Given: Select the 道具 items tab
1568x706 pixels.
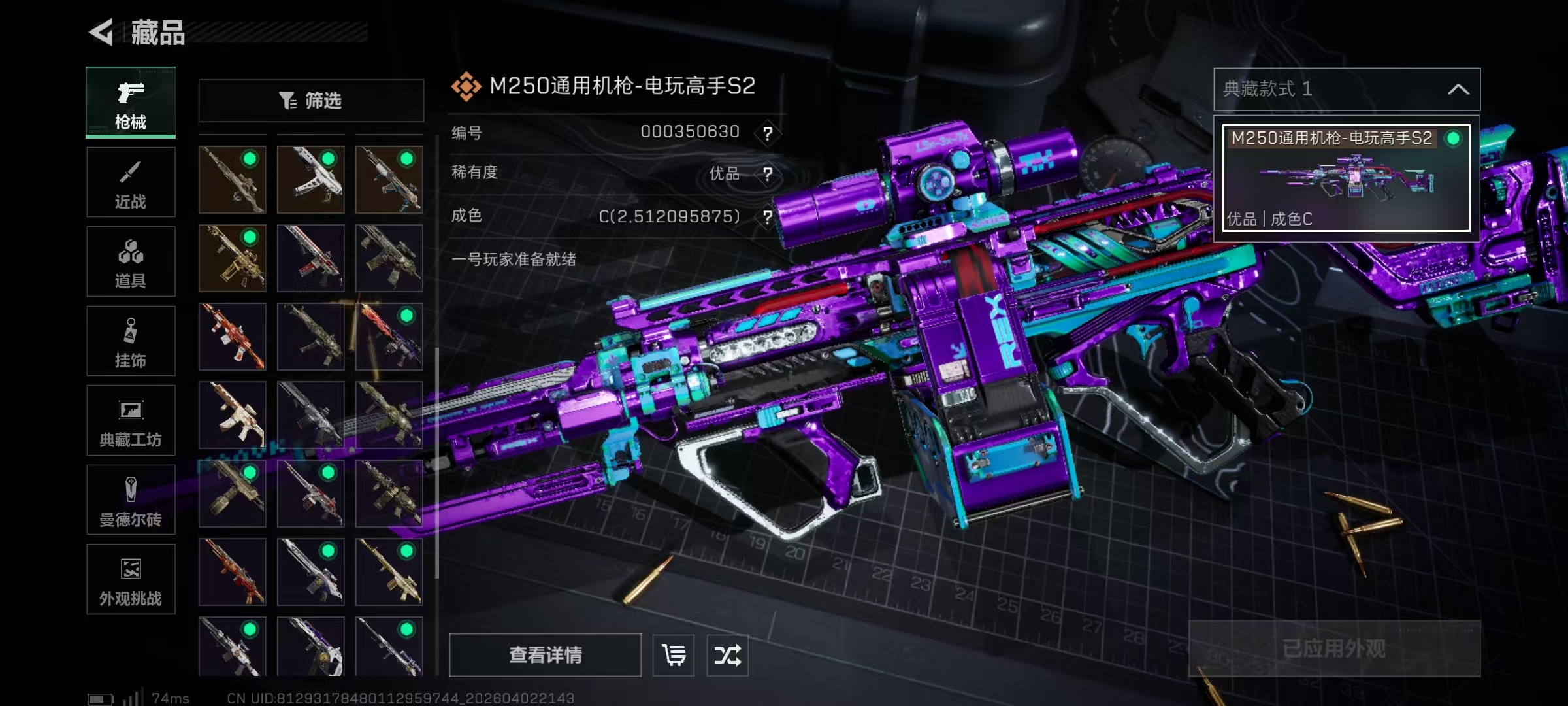Looking at the screenshot, I should click(131, 261).
